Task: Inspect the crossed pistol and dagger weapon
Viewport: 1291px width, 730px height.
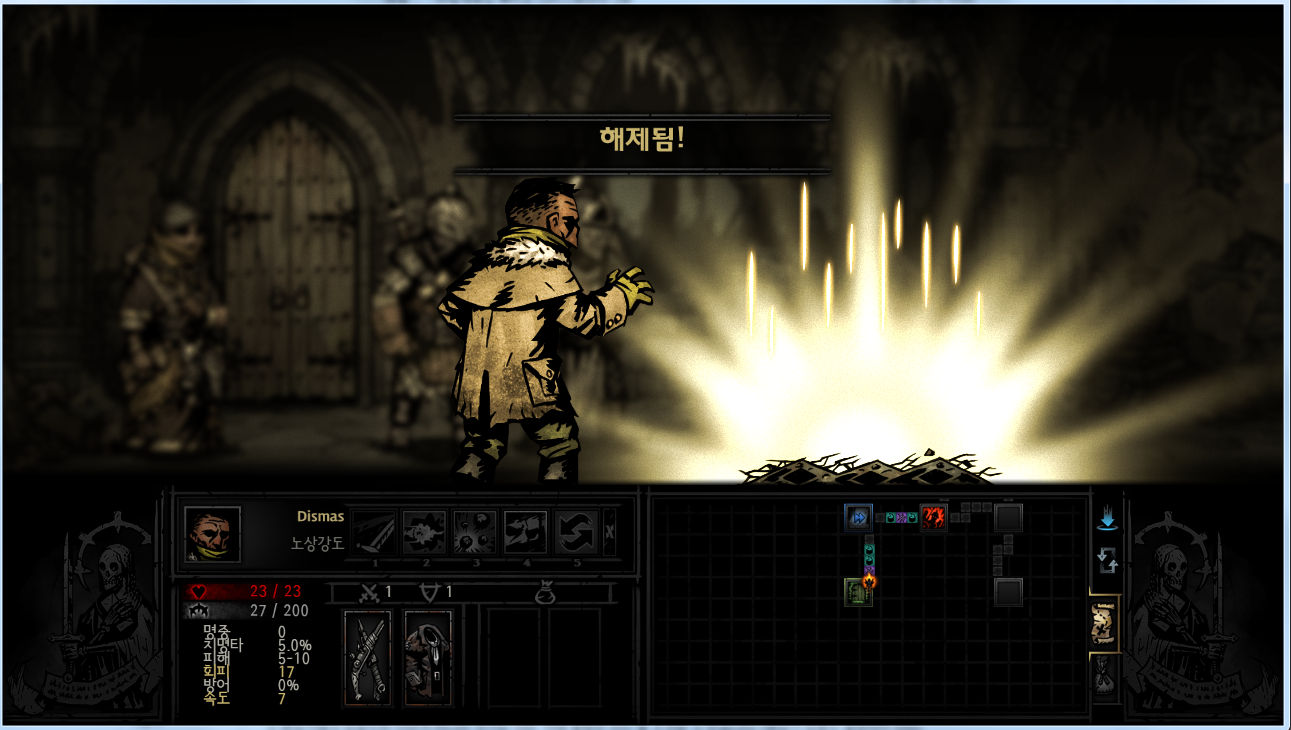Action: pos(367,657)
